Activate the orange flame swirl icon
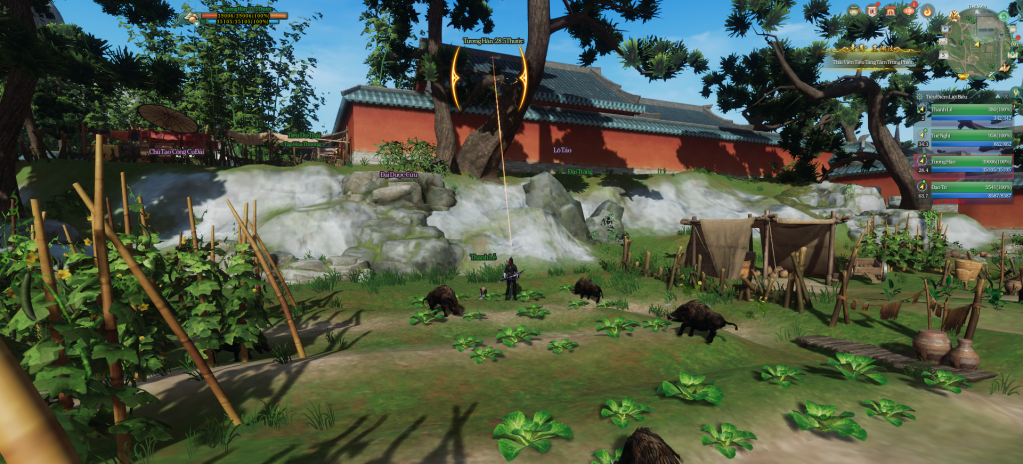 927,10
